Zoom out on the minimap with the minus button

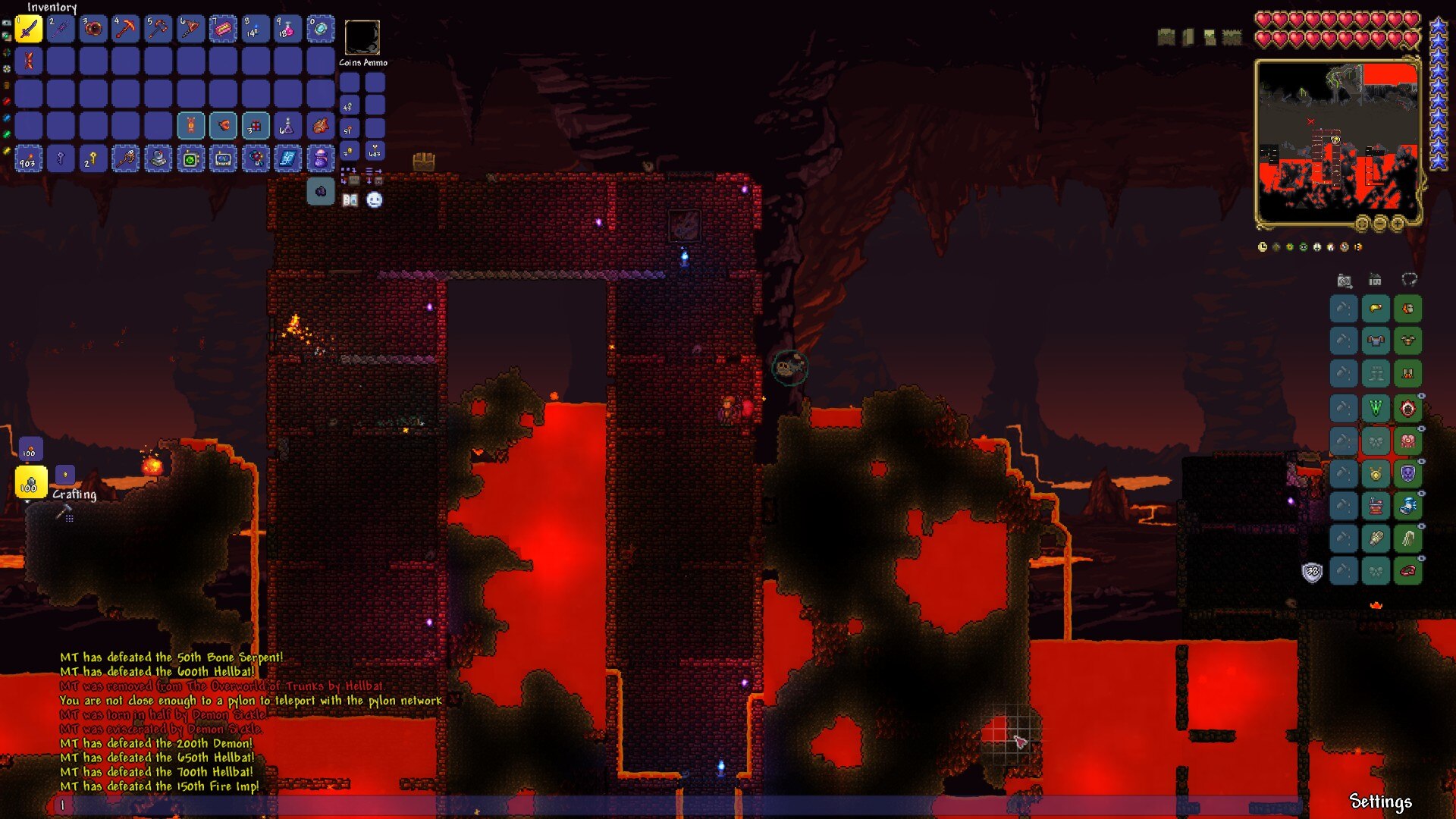tap(1379, 224)
